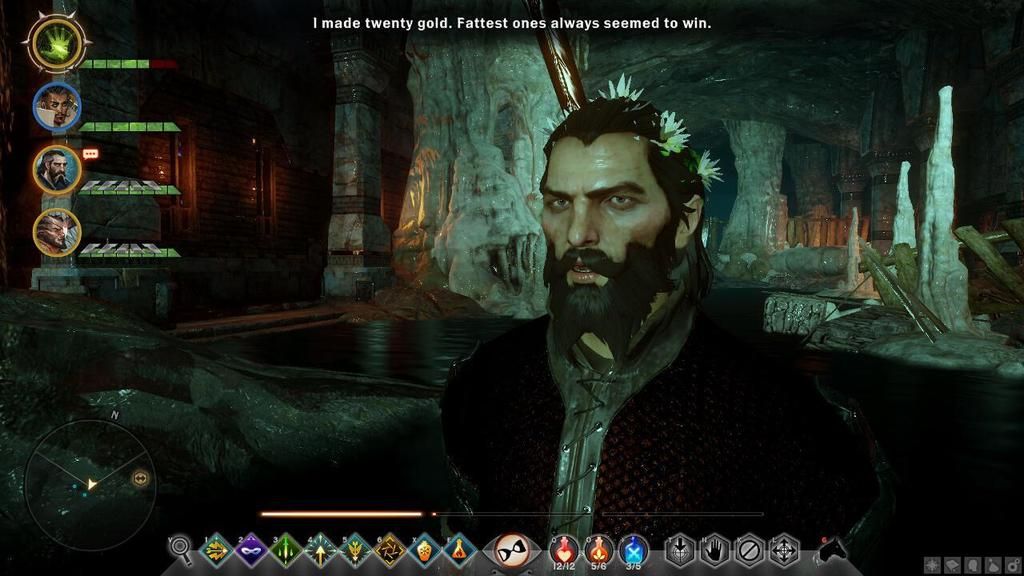The width and height of the screenshot is (1024, 576).
Task: Click the gold double-arrow marker on minimap
Action: [x=140, y=479]
